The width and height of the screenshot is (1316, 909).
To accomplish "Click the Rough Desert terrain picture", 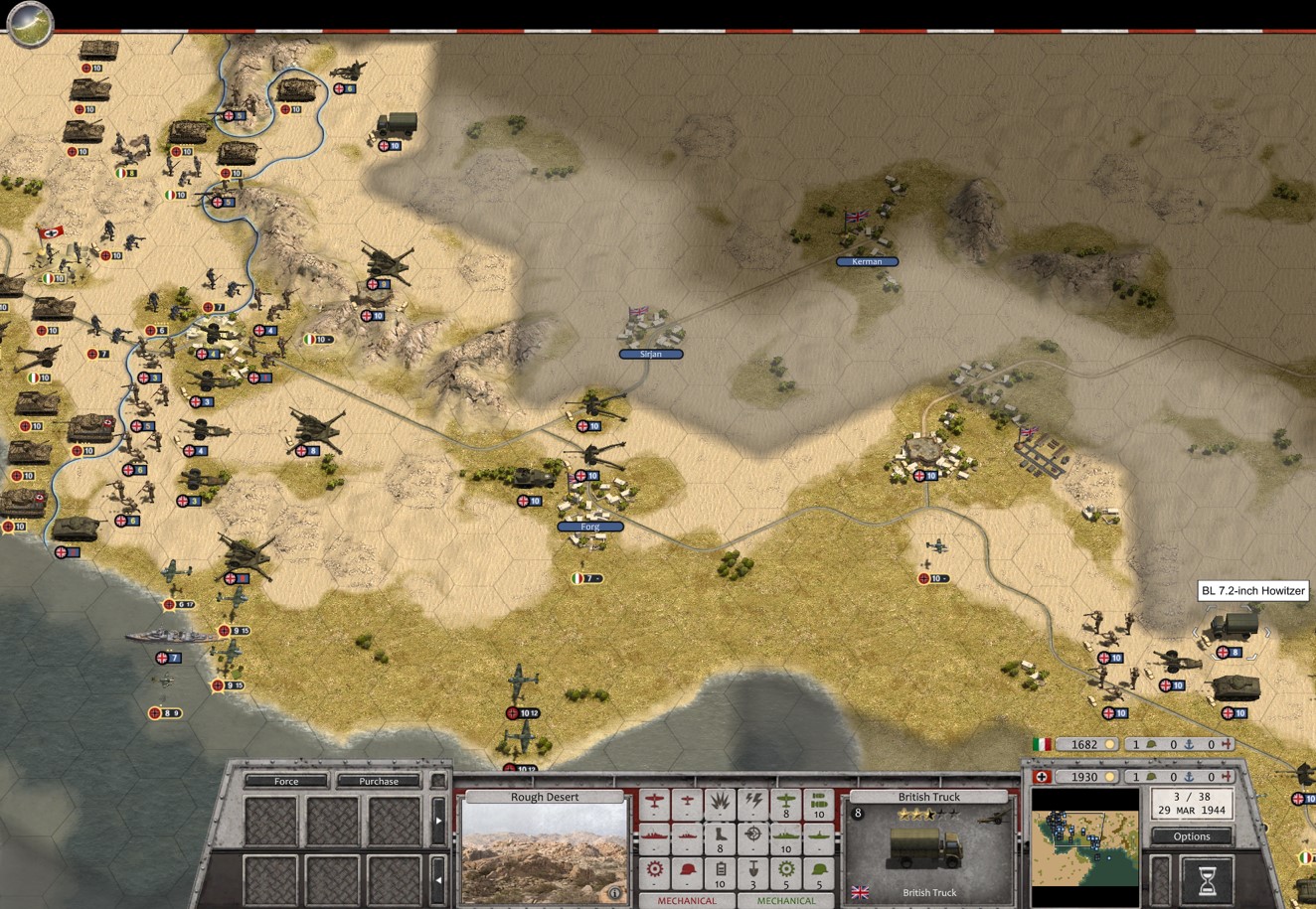I will coord(543,851).
